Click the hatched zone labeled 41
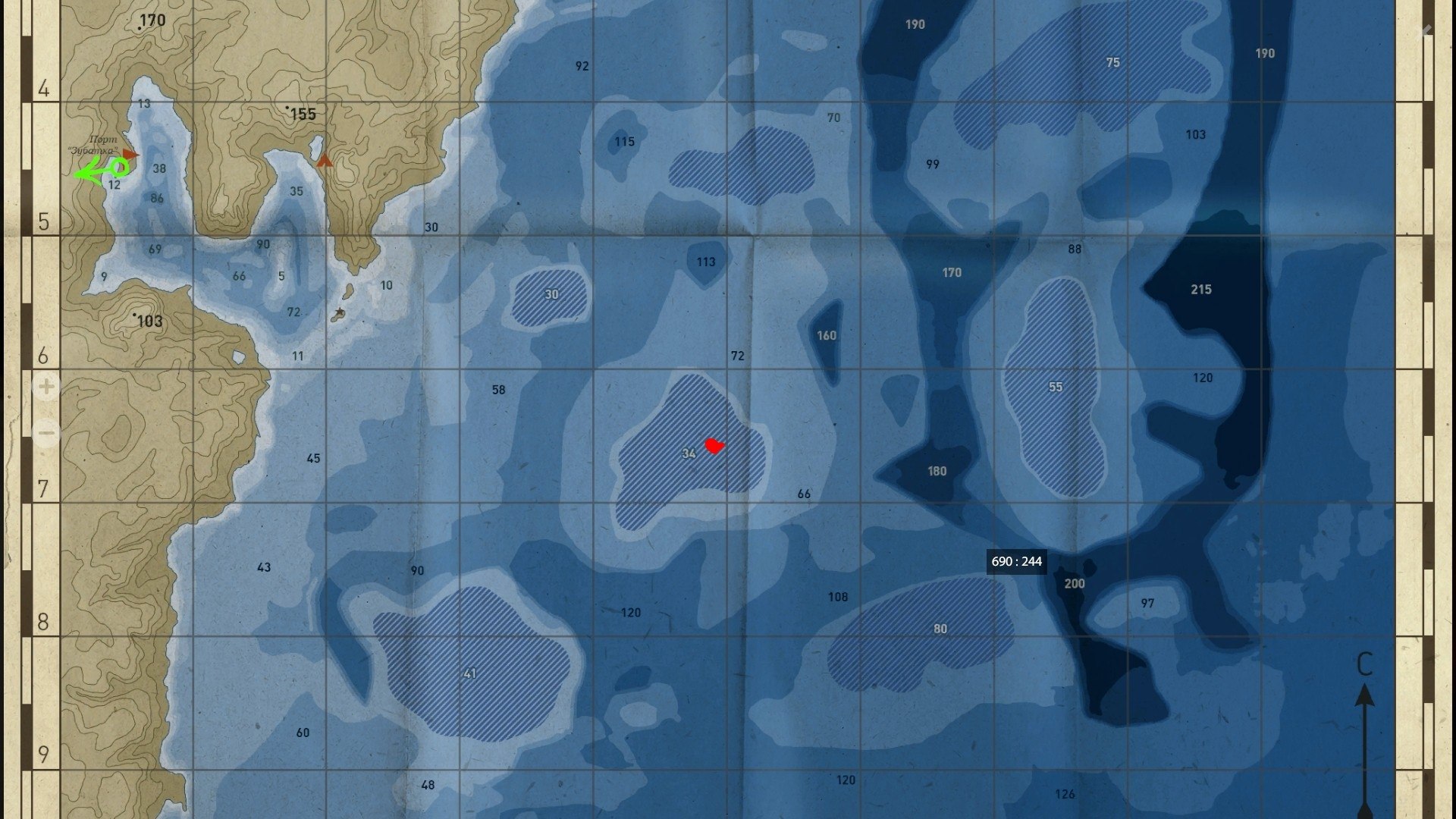 pos(470,671)
